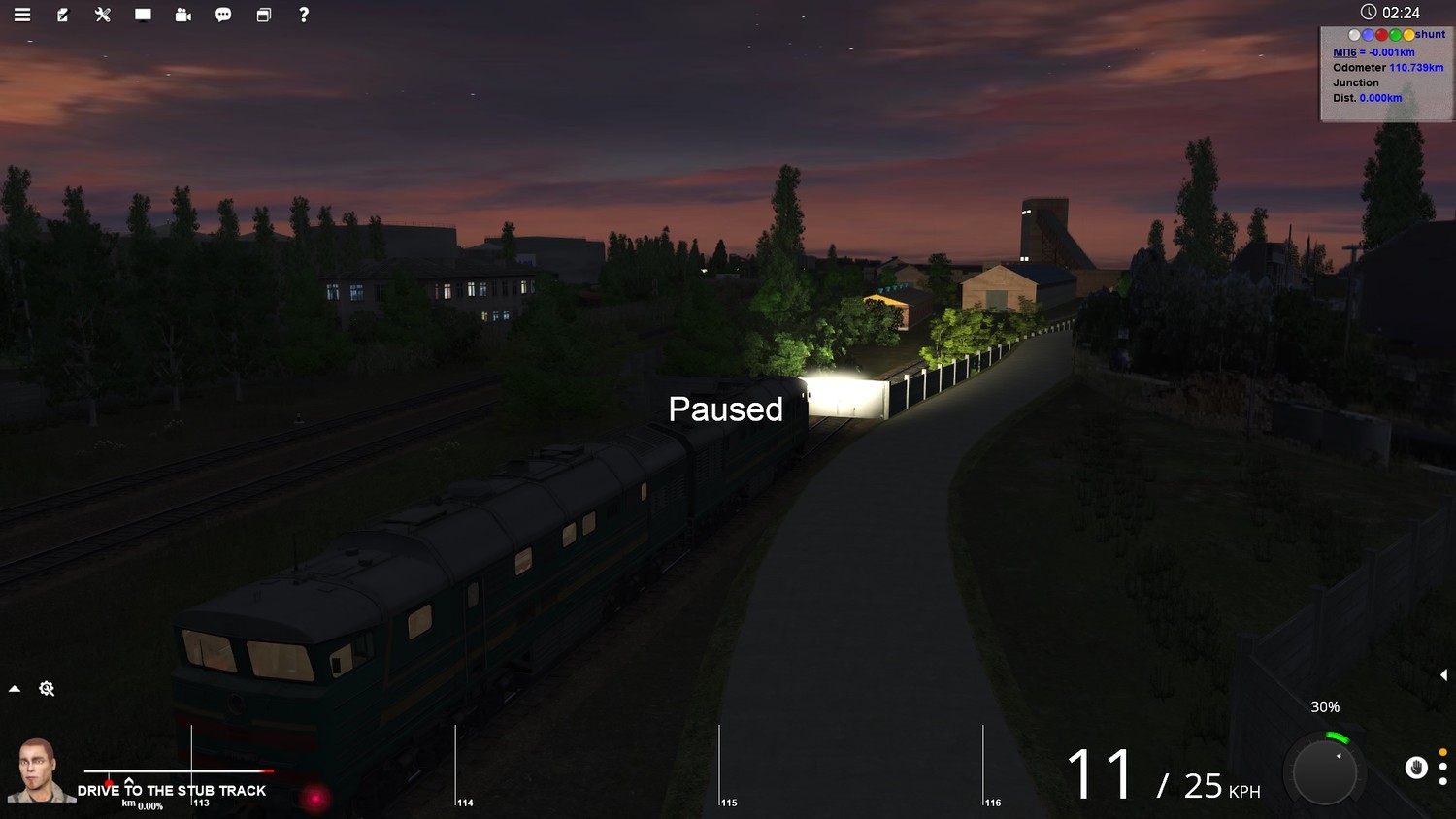Click the small left arrow panel expander
Image resolution: width=1456 pixels, height=819 pixels.
1443,674
